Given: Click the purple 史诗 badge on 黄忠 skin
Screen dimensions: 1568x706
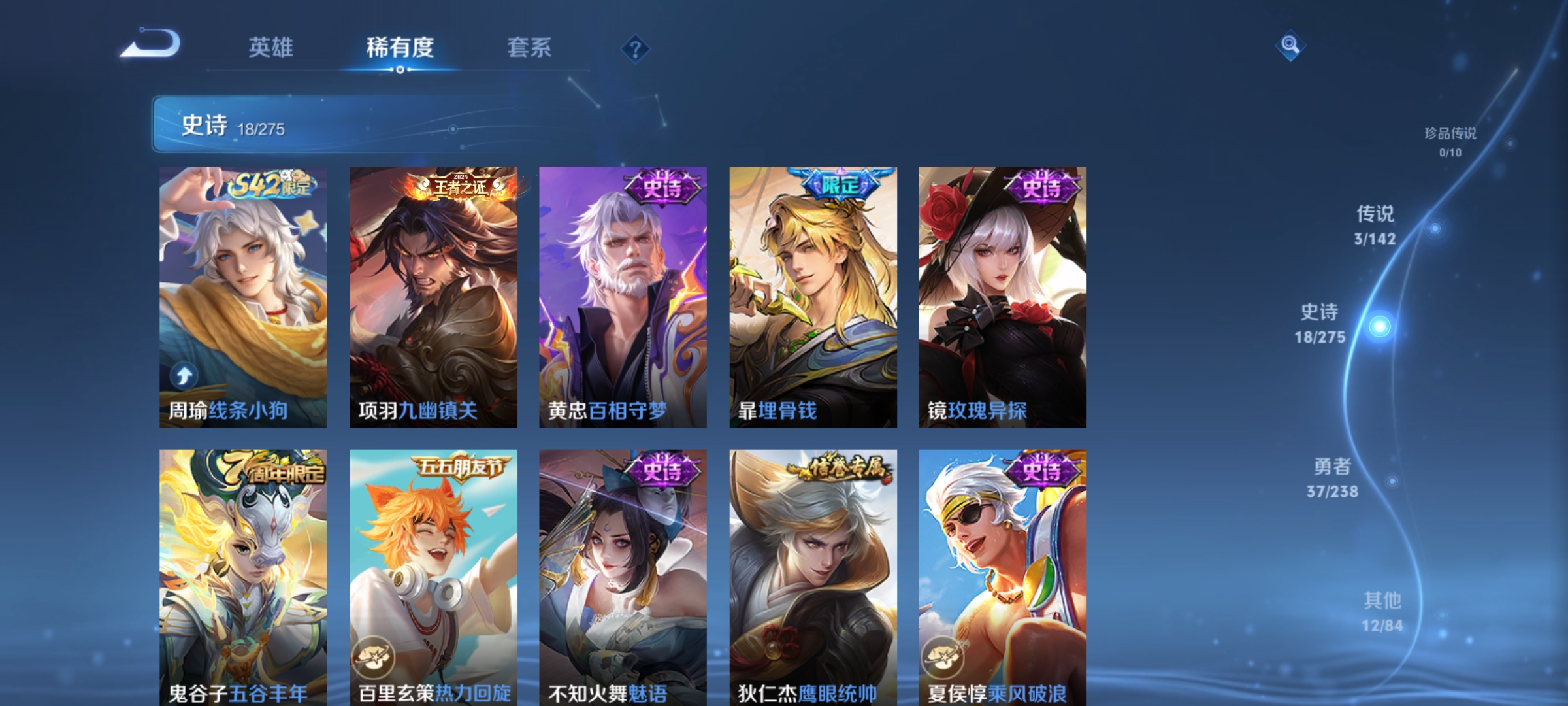Looking at the screenshot, I should coord(662,185).
